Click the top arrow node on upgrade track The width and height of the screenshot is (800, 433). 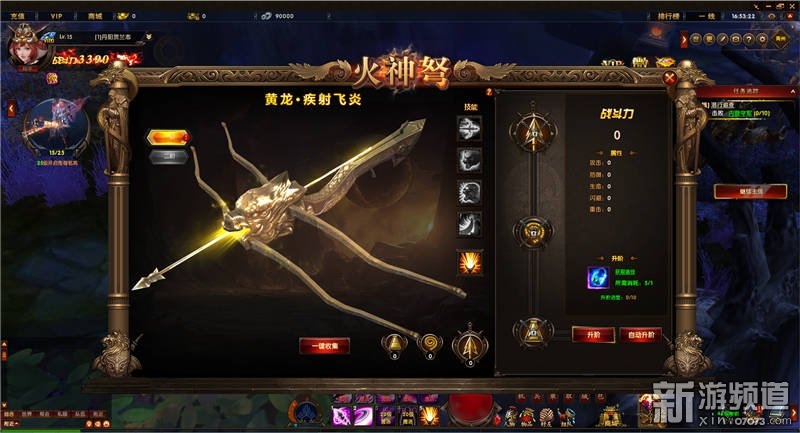(531, 129)
